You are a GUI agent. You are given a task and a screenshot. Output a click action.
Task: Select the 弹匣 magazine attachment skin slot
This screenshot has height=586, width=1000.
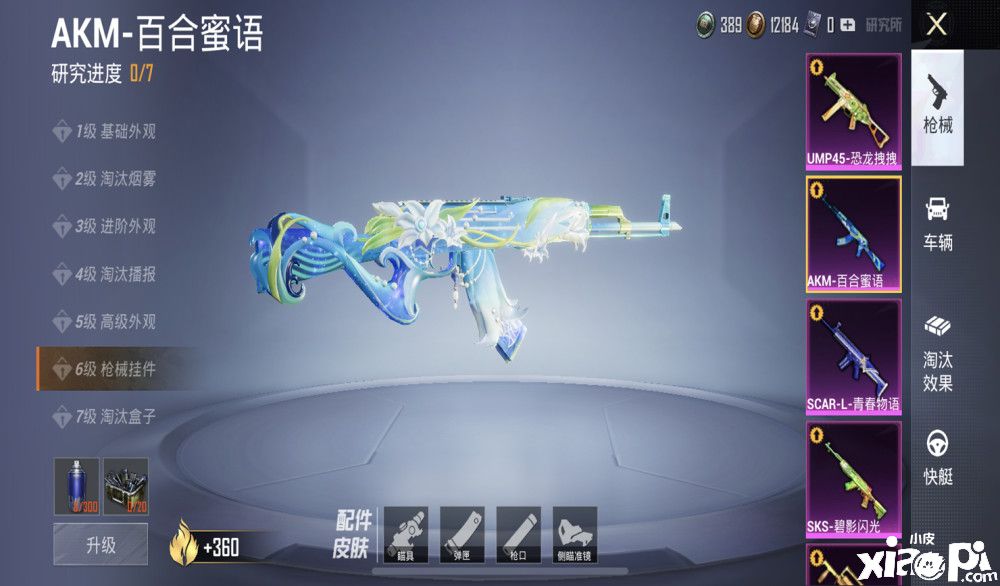462,533
